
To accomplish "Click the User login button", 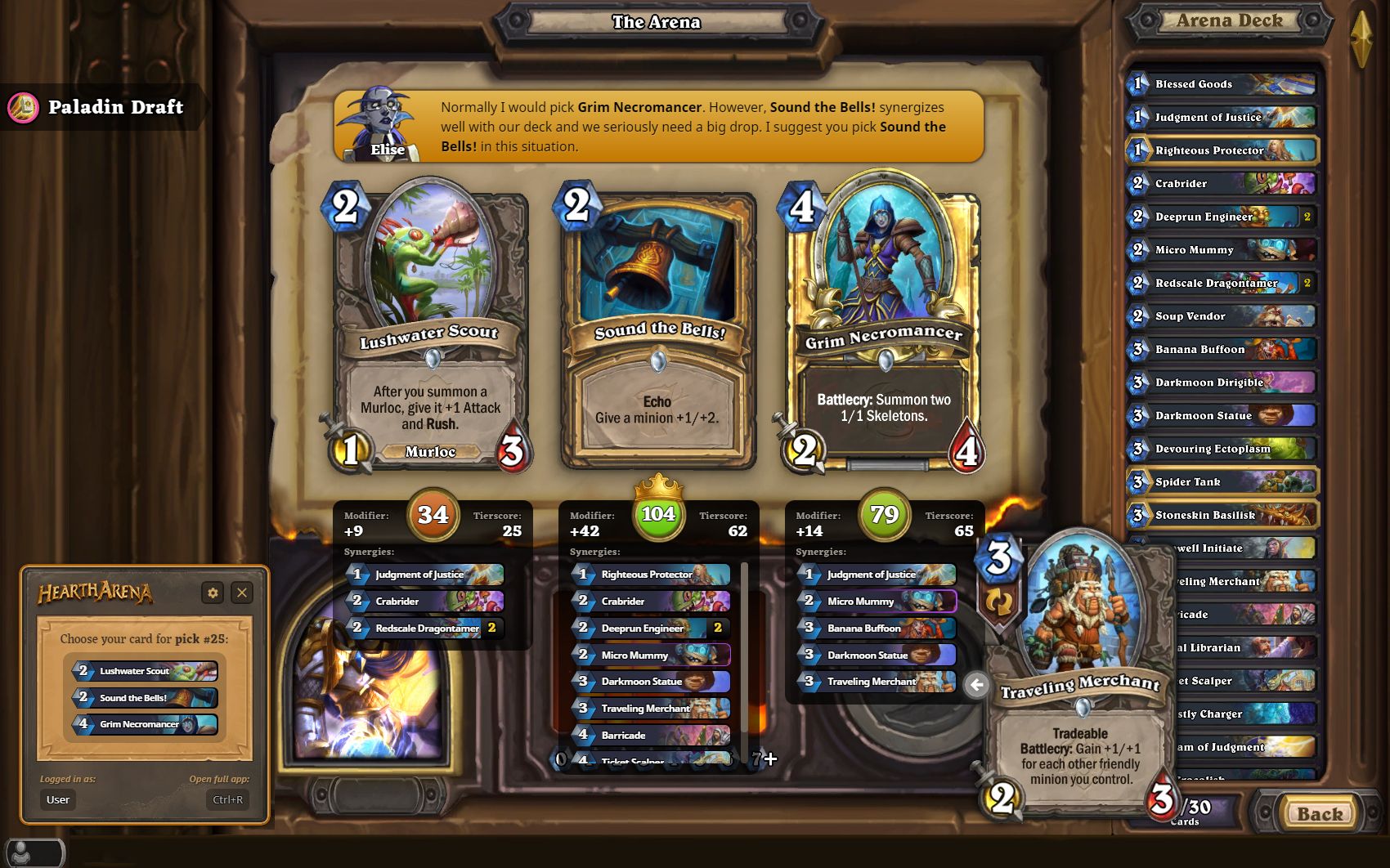I will (57, 800).
